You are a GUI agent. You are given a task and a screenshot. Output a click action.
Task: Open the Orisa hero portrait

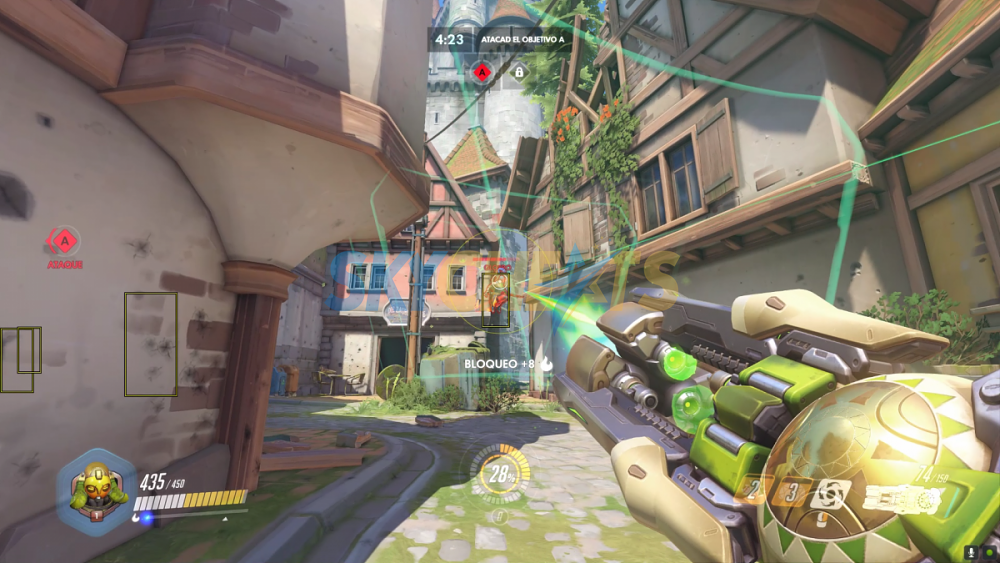[96, 492]
